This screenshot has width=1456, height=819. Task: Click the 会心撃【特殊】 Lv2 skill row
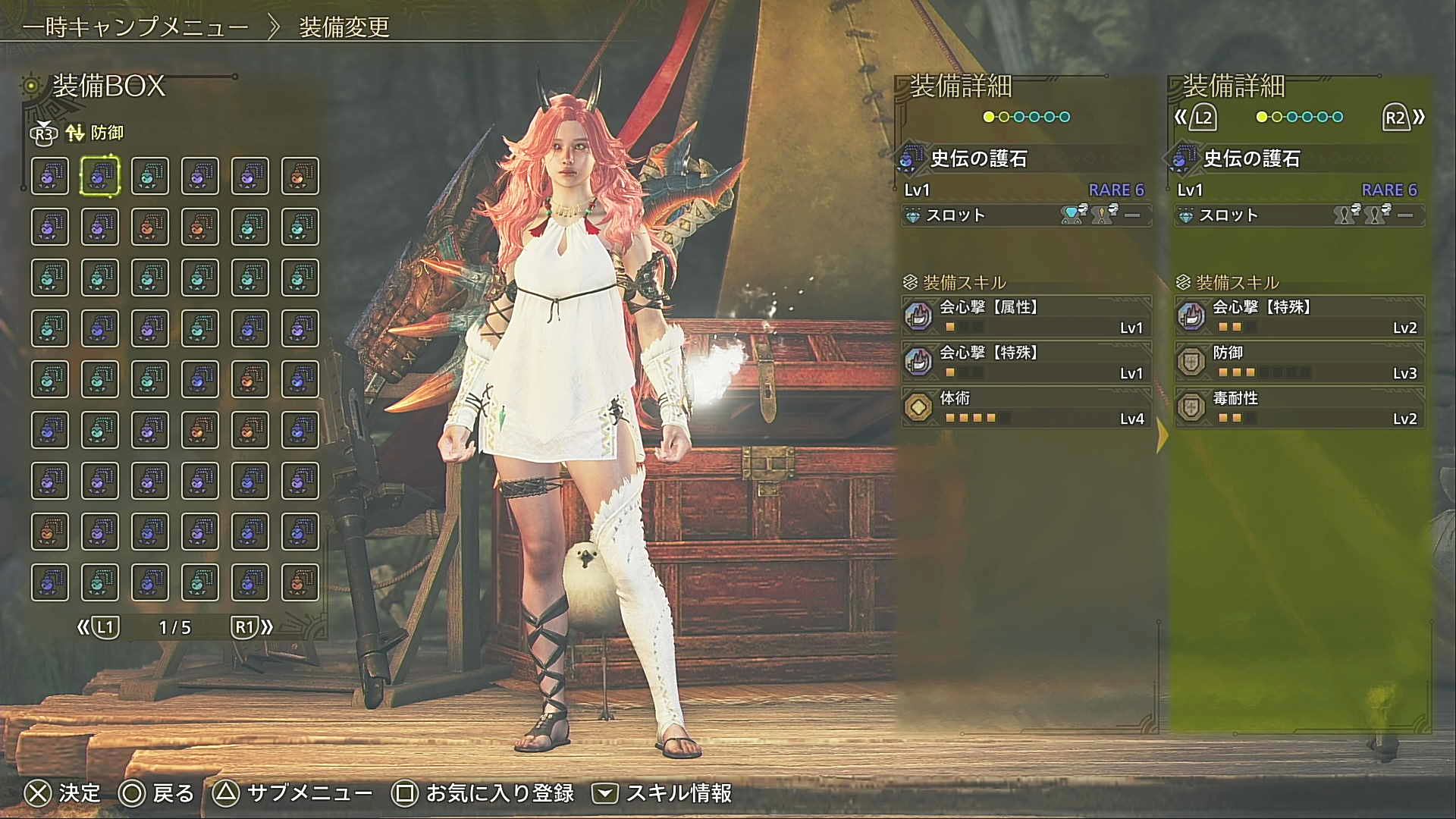(1299, 316)
